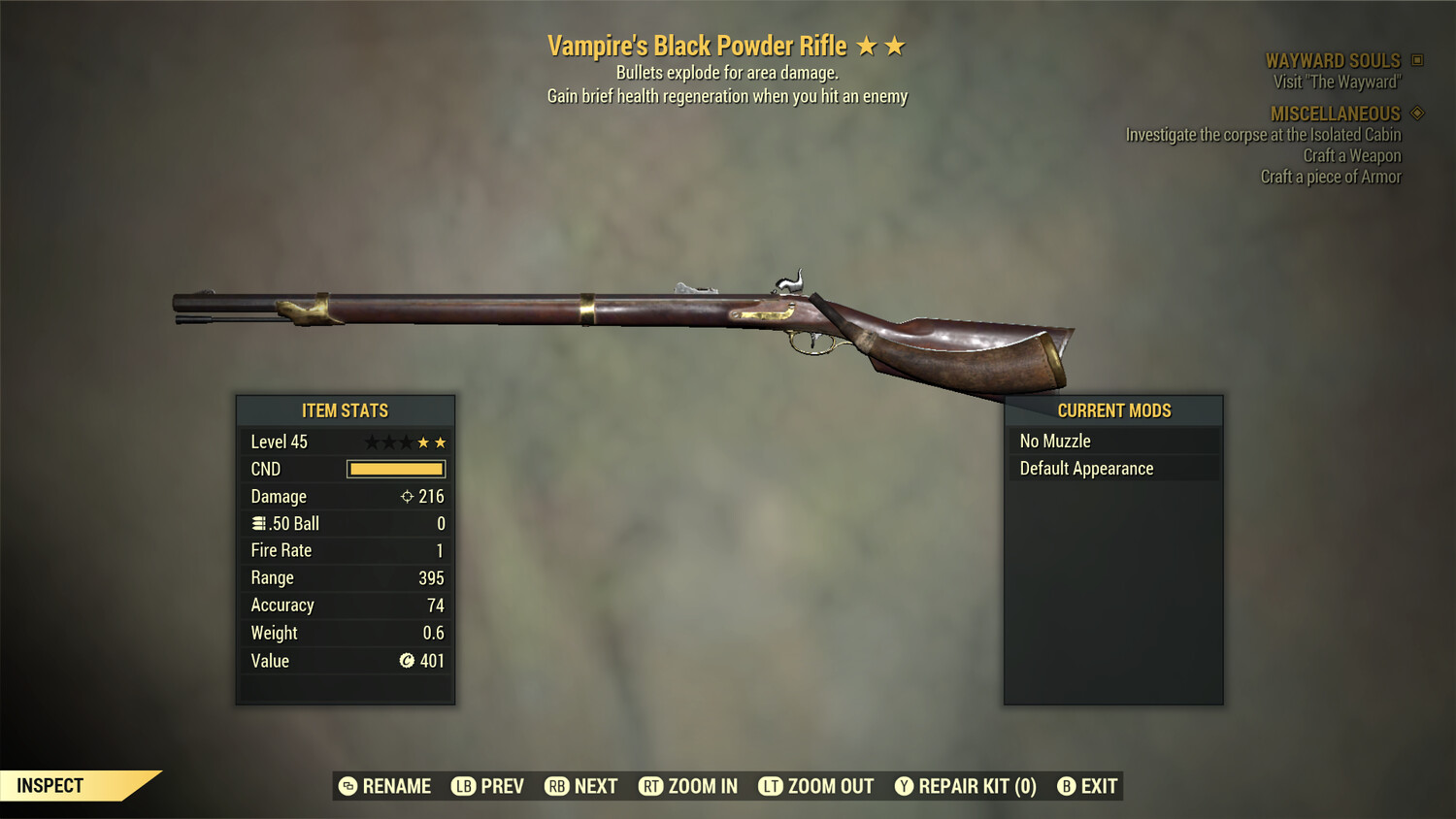The width and height of the screenshot is (1456, 819).
Task: Click the B Exit button icon
Action: click(x=1068, y=786)
